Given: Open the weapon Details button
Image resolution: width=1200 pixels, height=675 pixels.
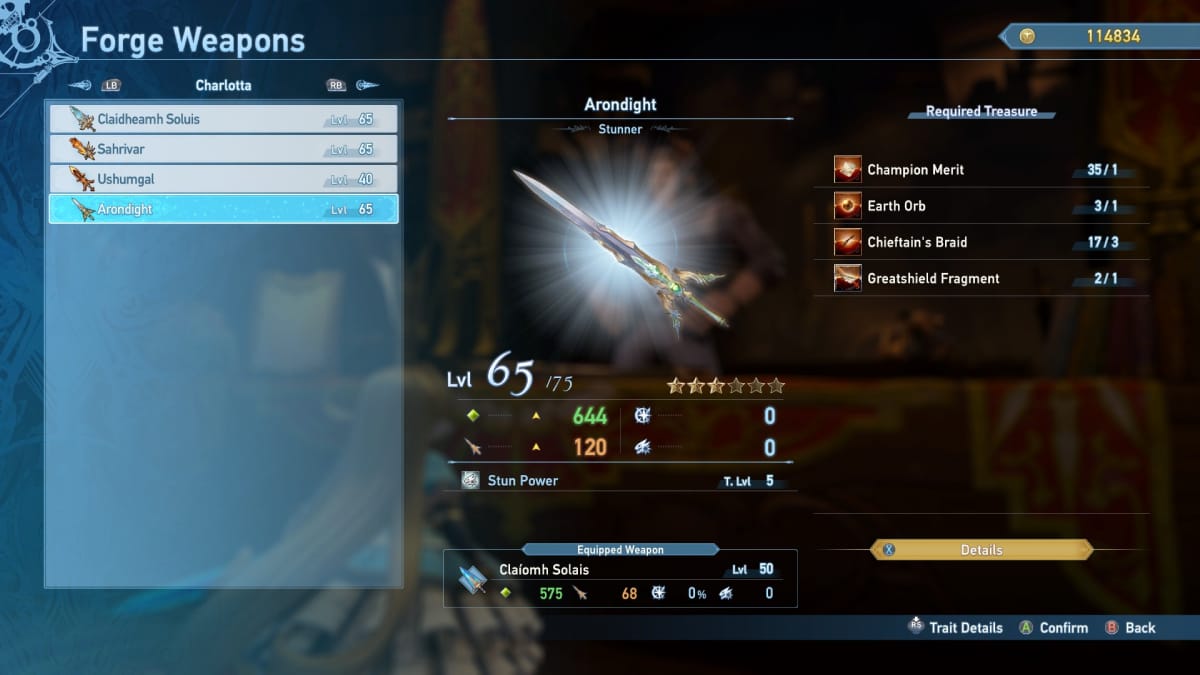Looking at the screenshot, I should pos(981,550).
